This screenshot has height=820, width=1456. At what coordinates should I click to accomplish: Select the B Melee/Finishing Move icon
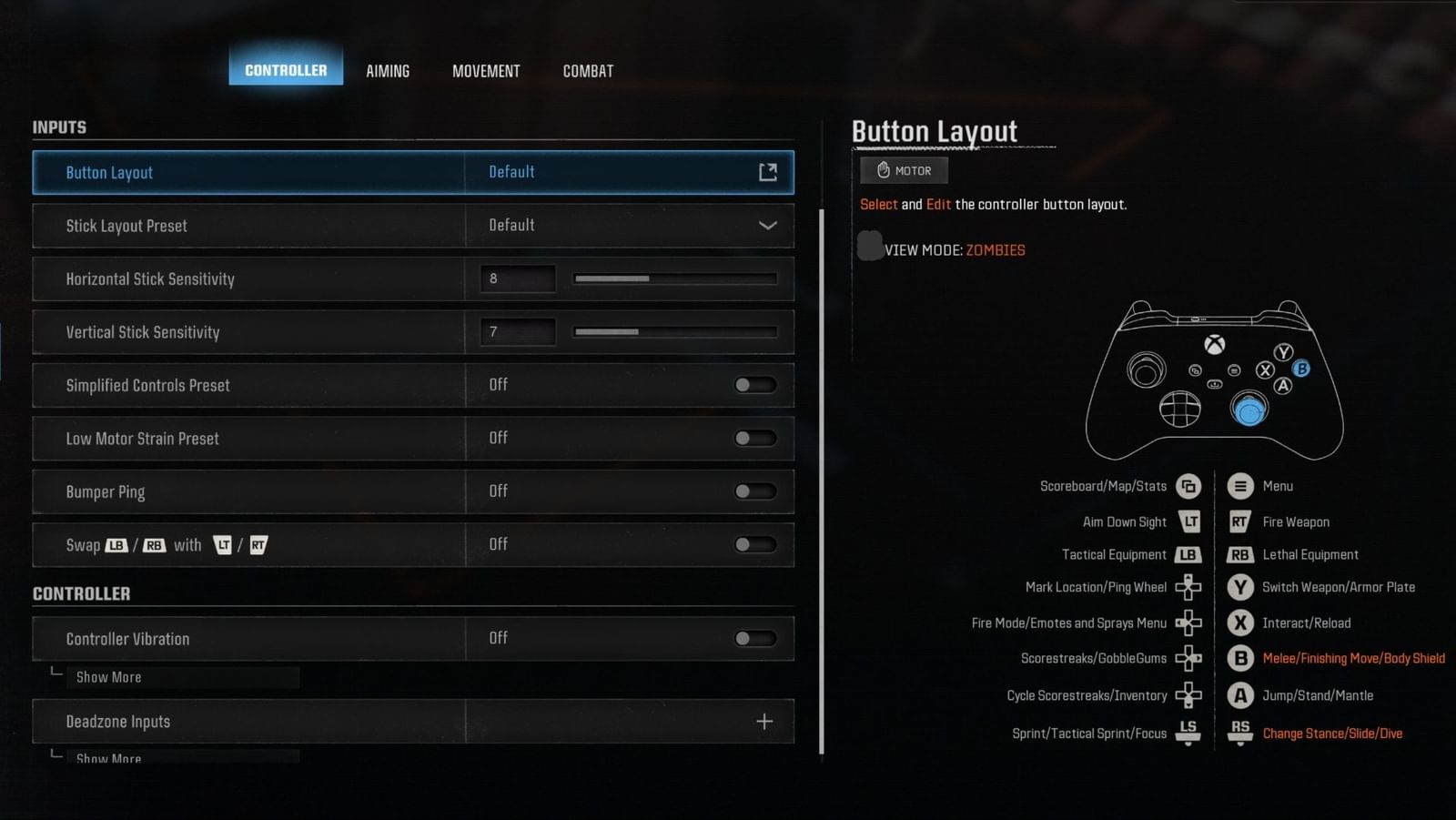click(1239, 658)
